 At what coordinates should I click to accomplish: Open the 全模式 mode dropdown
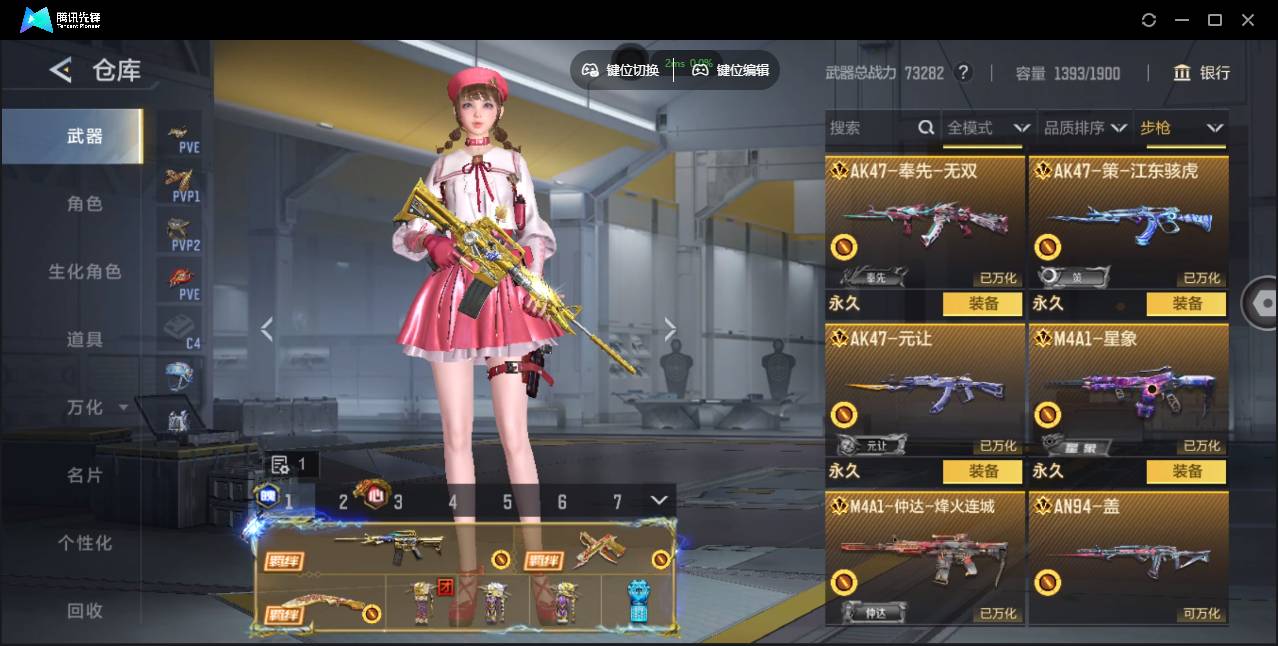(x=986, y=128)
